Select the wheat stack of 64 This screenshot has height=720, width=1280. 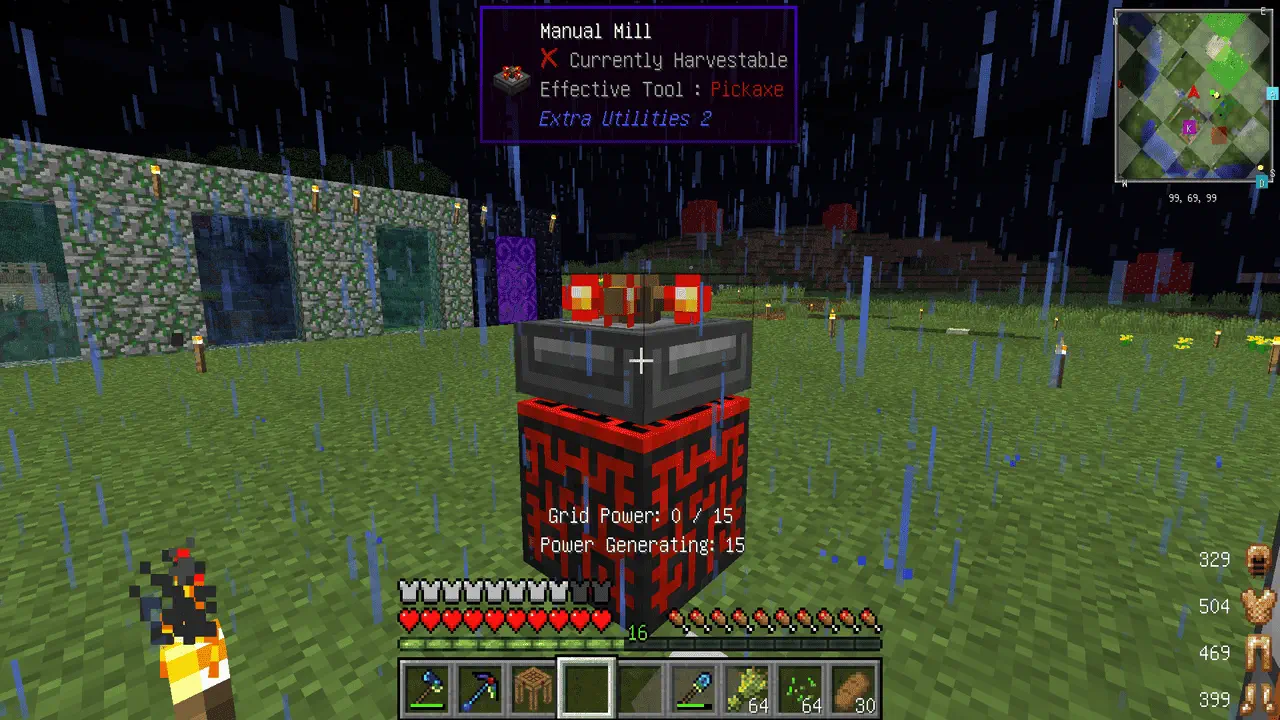pos(748,688)
